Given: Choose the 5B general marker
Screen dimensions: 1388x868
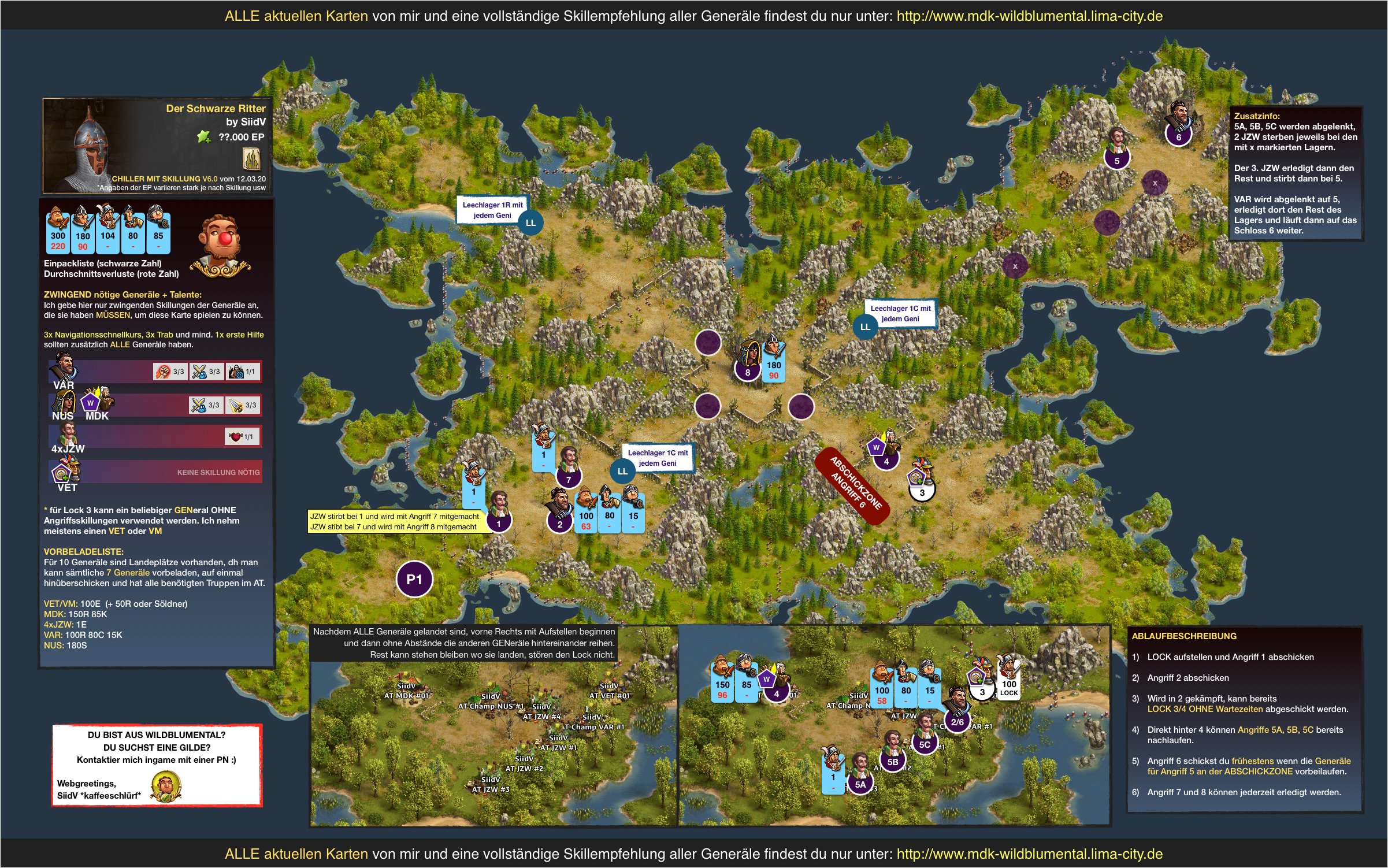Looking at the screenshot, I should pyautogui.click(x=892, y=762).
